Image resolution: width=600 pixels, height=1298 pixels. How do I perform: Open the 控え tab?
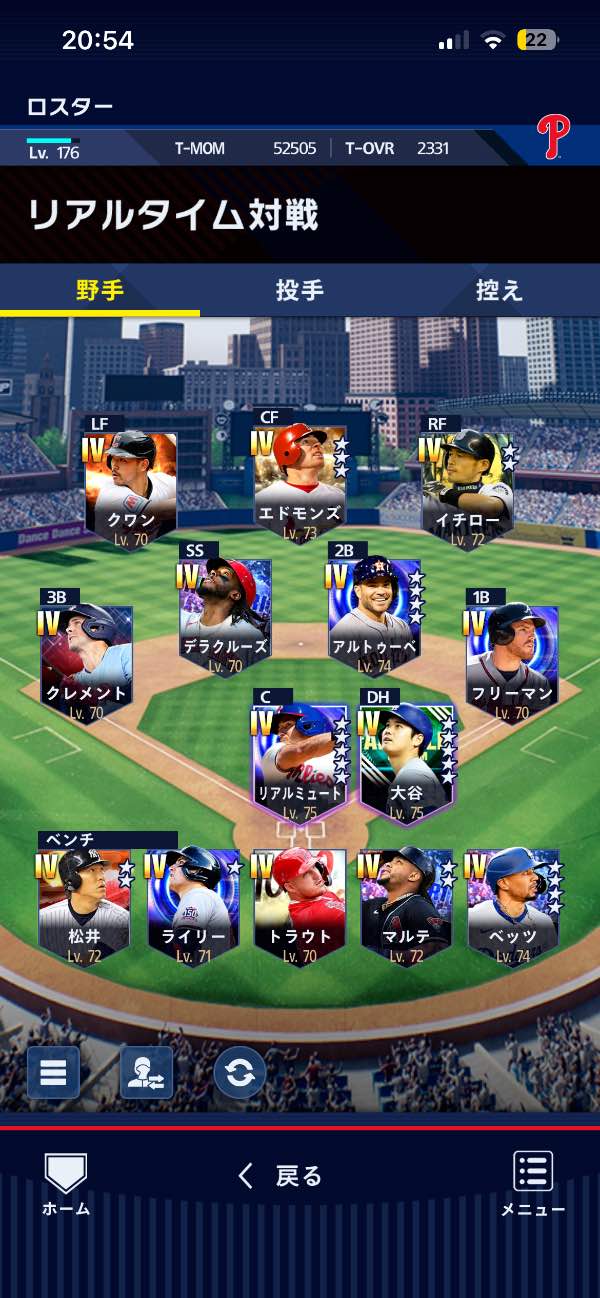499,290
